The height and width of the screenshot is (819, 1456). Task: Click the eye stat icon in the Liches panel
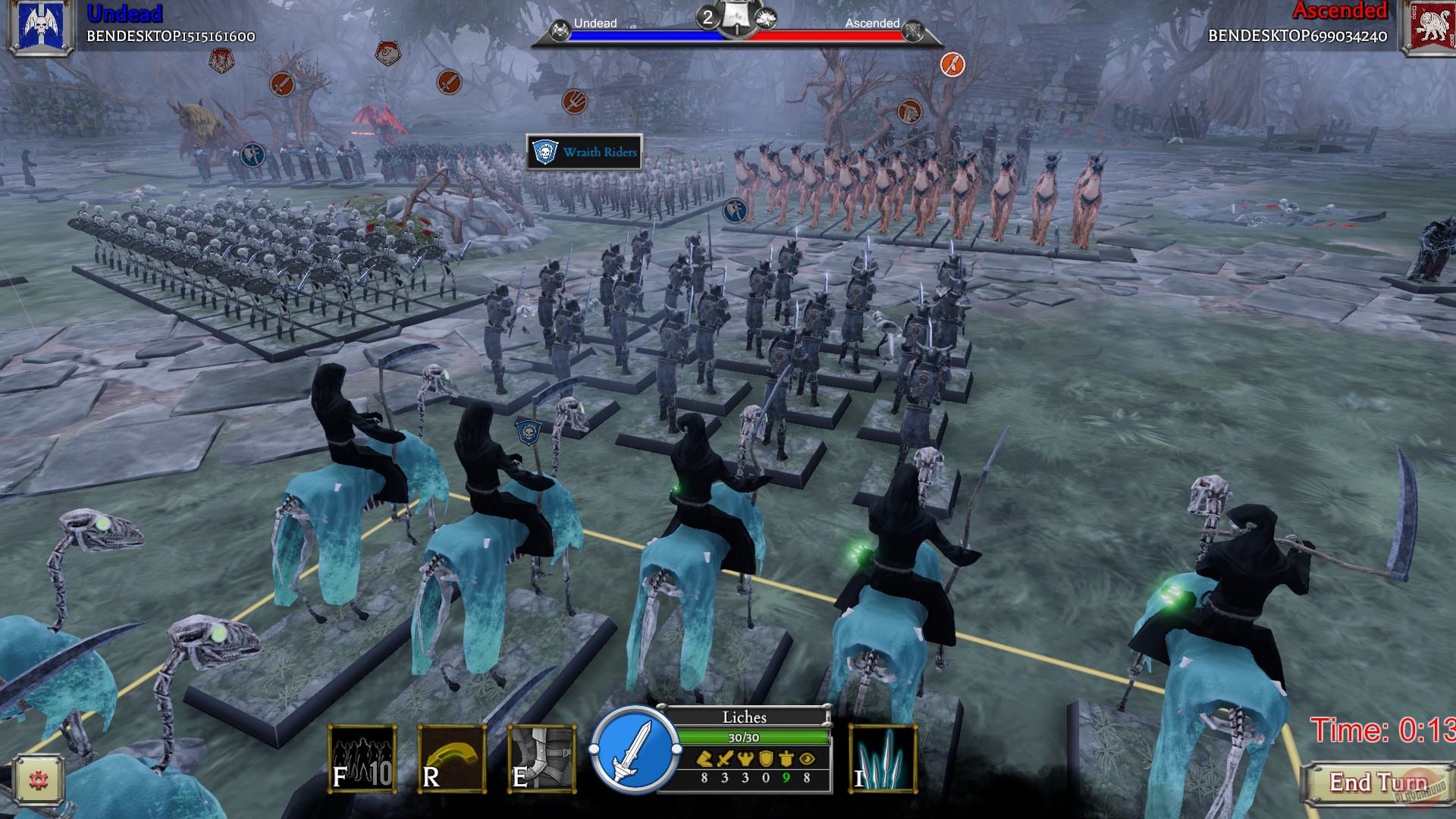tap(806, 758)
